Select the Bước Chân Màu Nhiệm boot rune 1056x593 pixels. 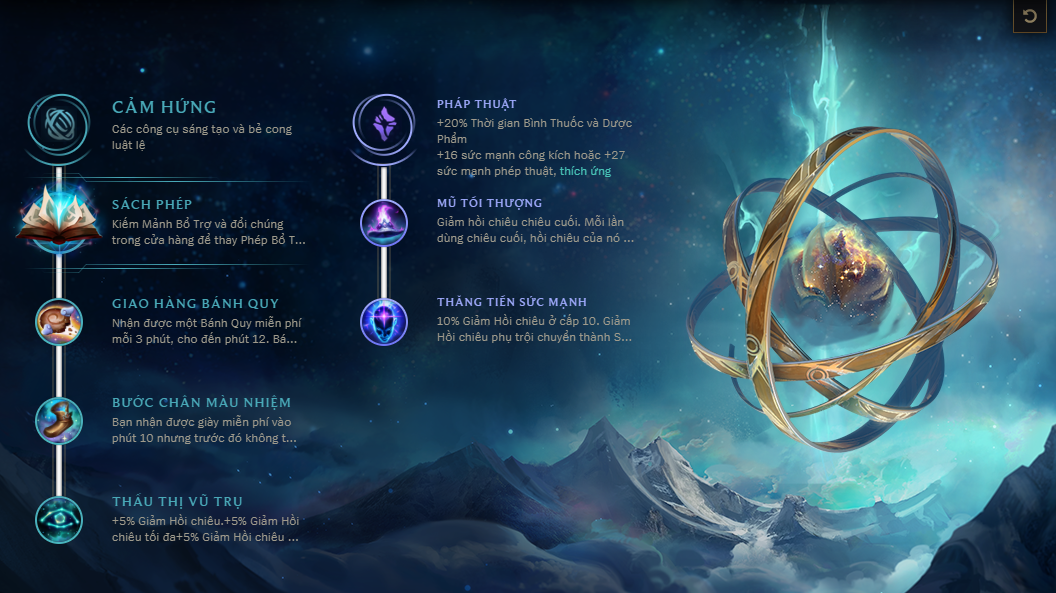pyautogui.click(x=59, y=419)
